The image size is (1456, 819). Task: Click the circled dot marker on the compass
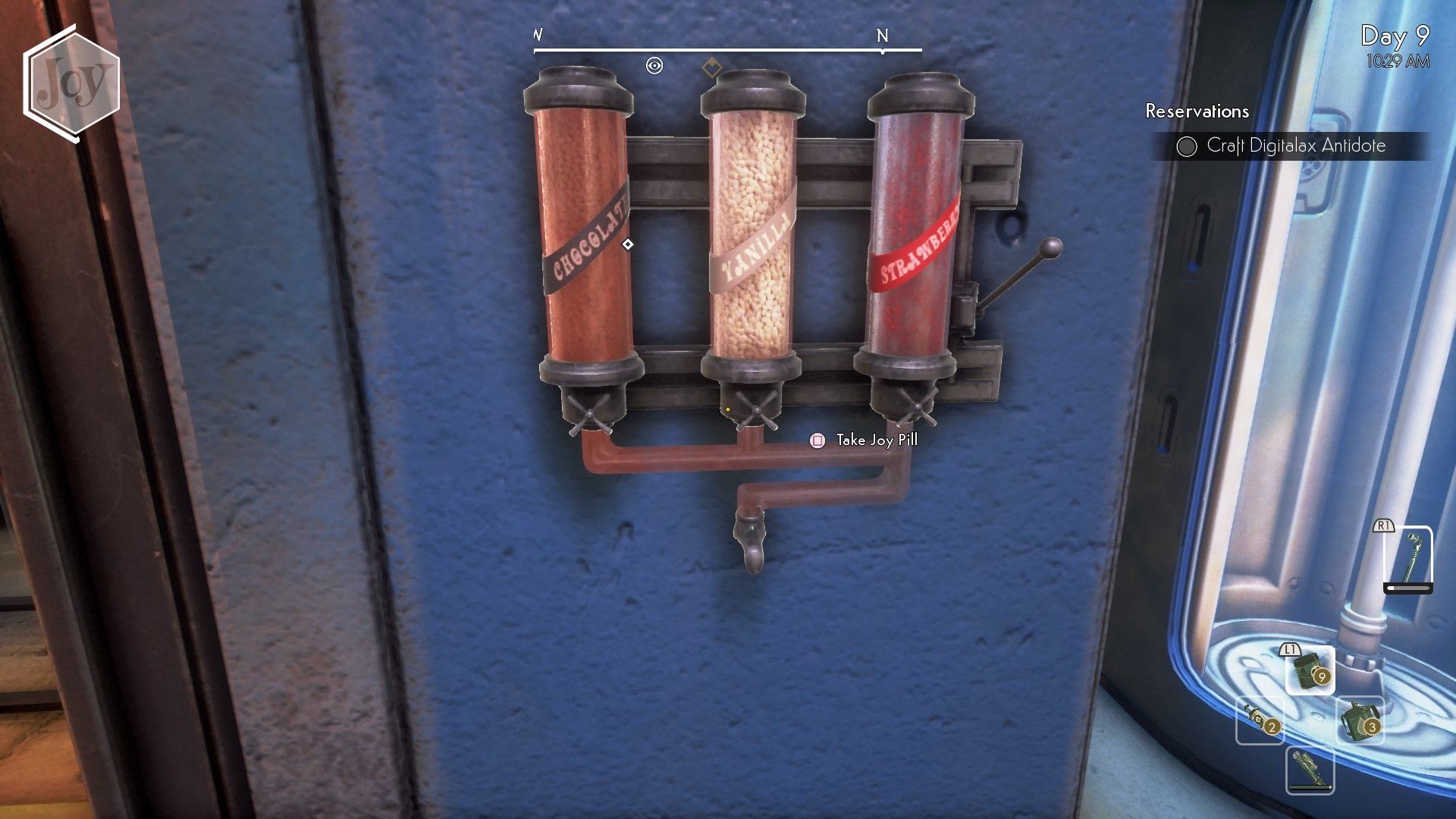[x=654, y=67]
